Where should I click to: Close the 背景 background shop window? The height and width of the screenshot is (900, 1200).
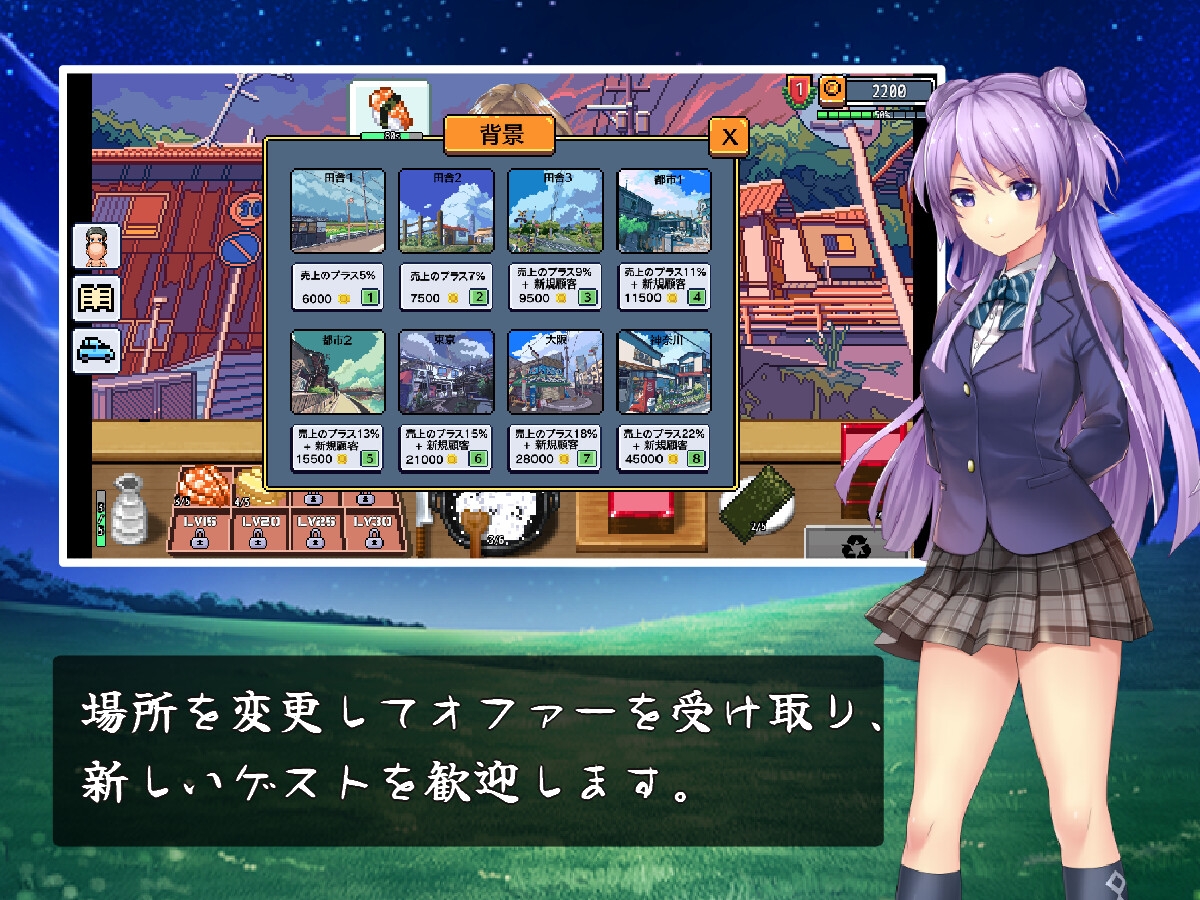point(729,136)
